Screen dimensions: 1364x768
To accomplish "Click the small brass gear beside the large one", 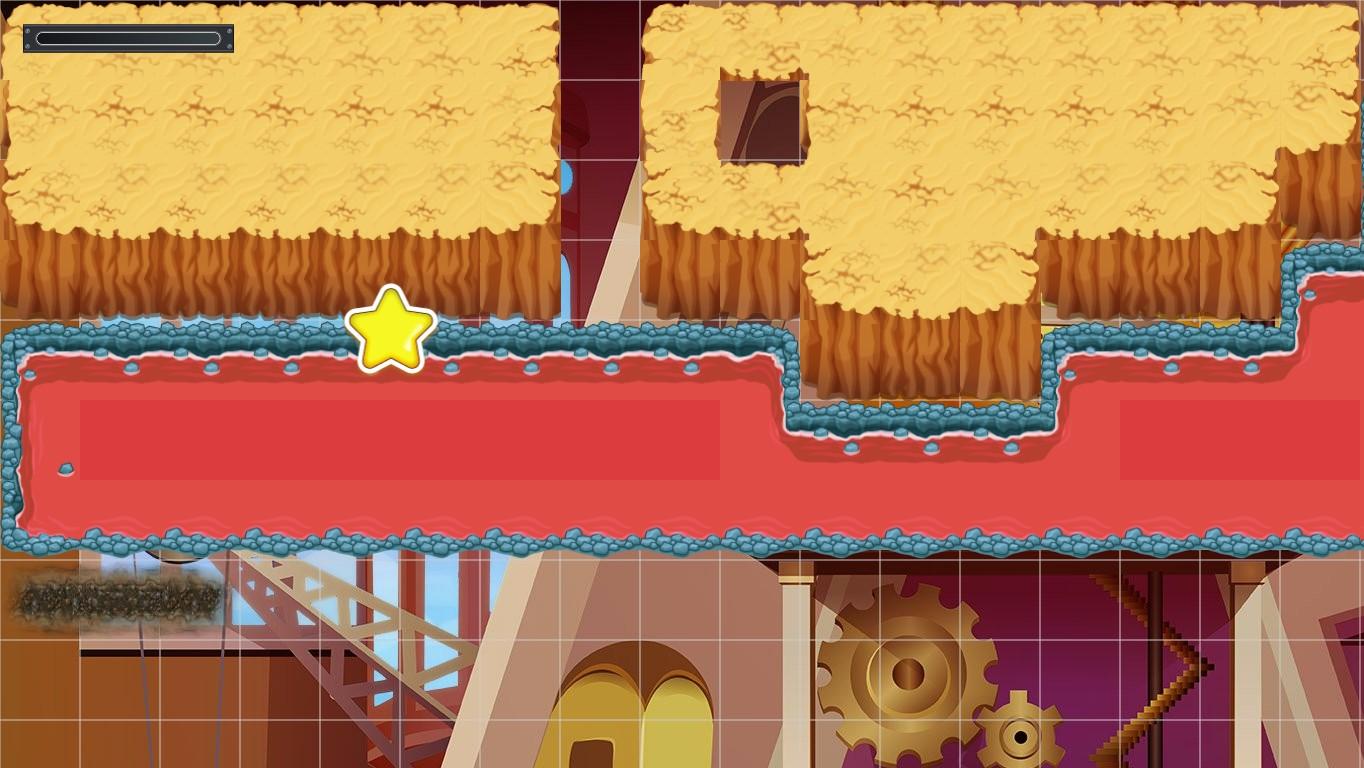I will tap(1020, 736).
